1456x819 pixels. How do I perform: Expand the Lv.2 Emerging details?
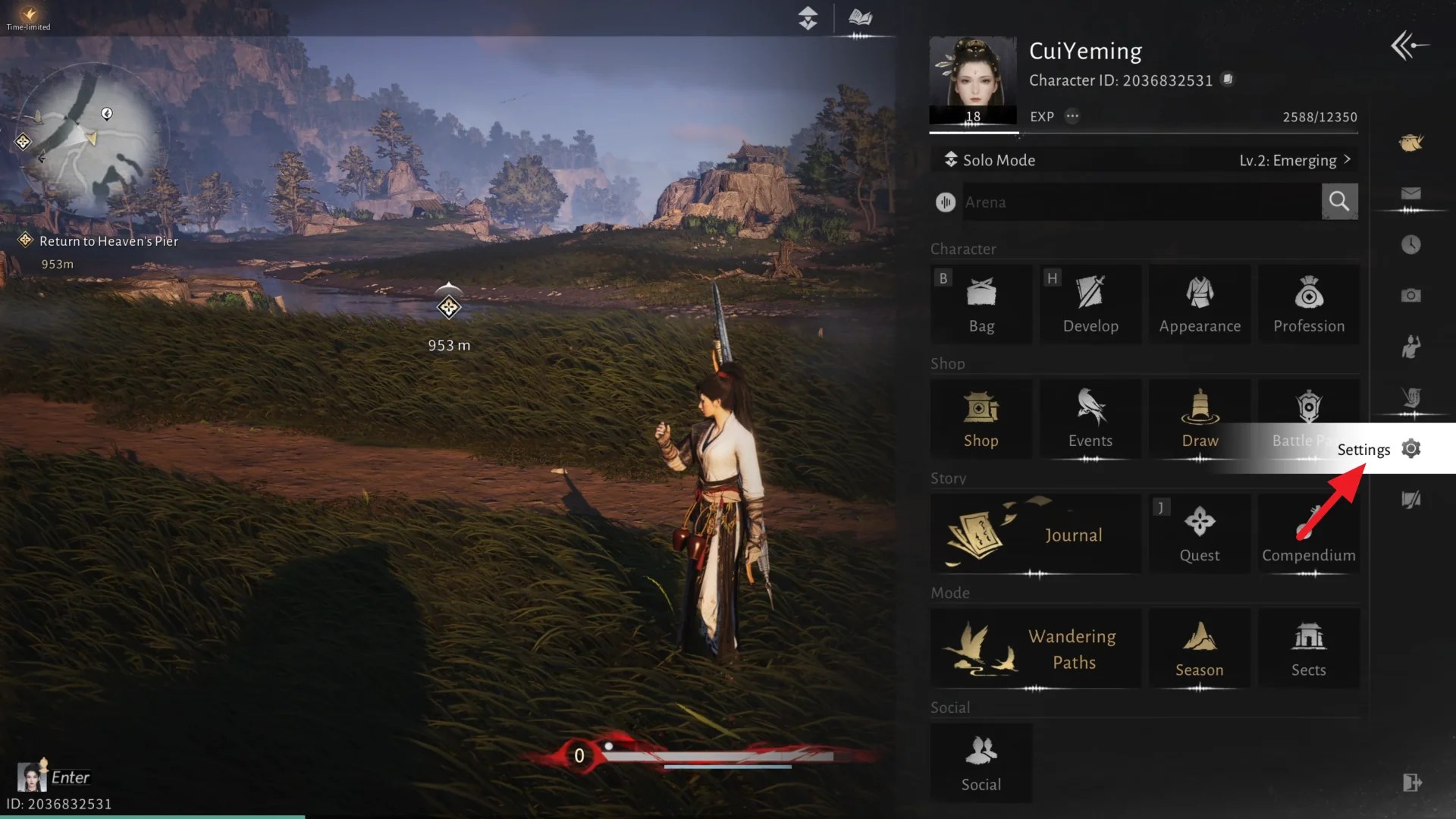click(x=1294, y=160)
